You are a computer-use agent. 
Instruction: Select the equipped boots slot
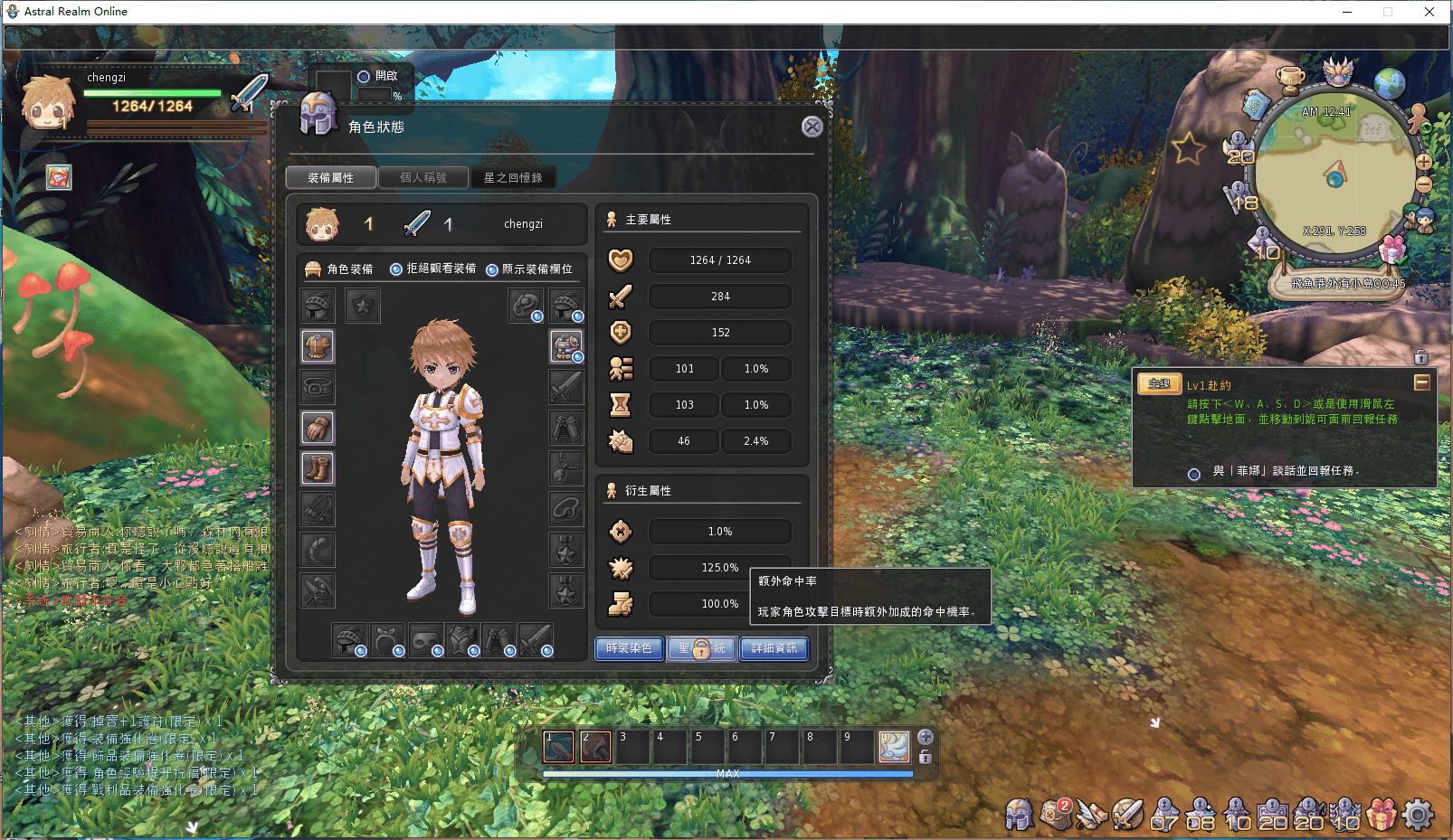pyautogui.click(x=318, y=468)
